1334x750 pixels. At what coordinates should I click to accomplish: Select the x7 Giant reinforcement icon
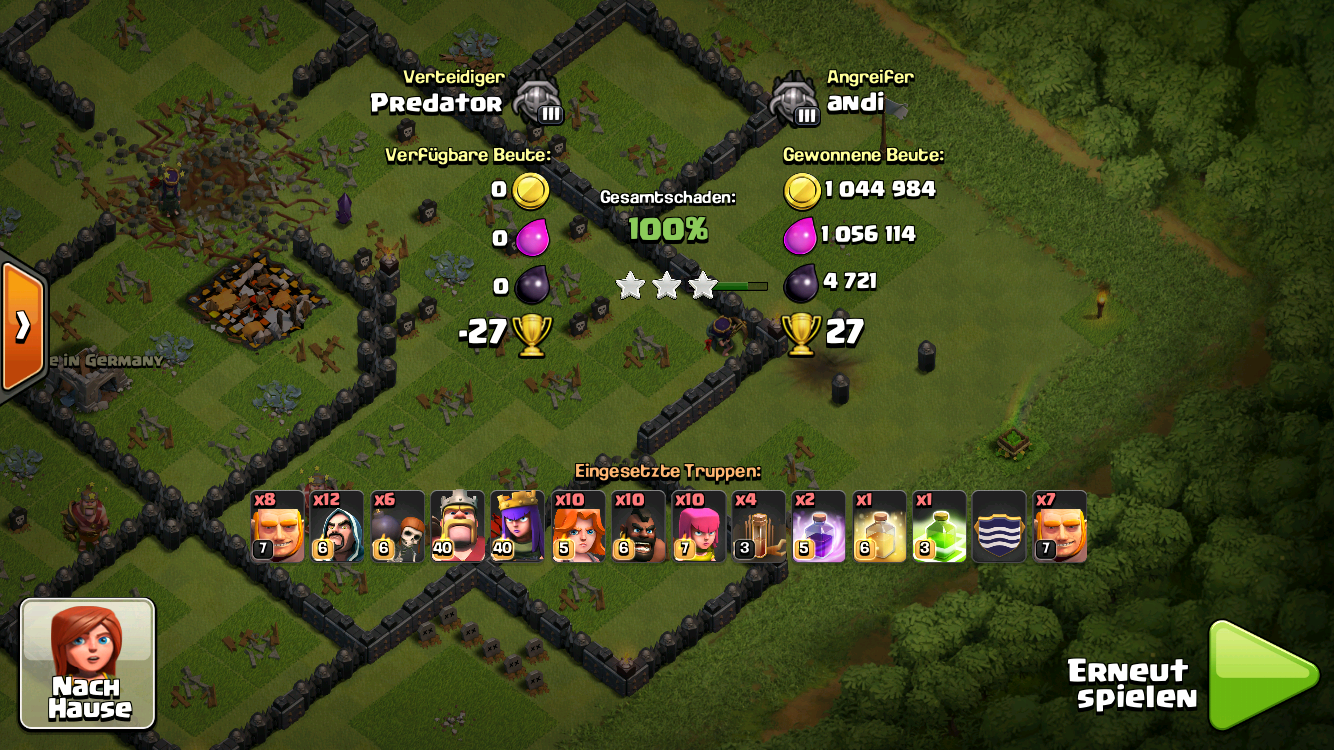(x=1059, y=526)
